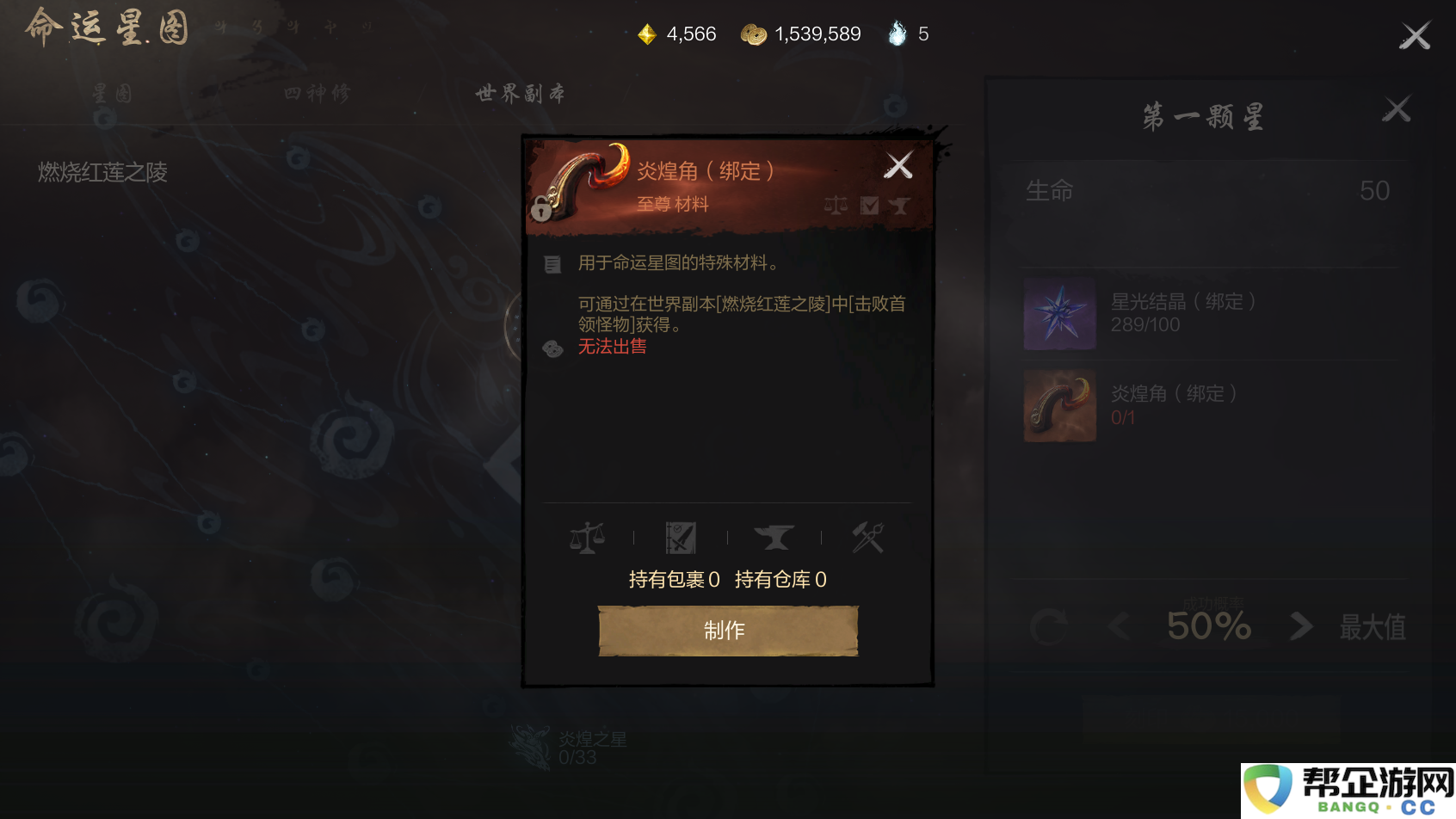This screenshot has height=819, width=1456.
Task: Click the 最大值 max value button
Action: (1372, 626)
